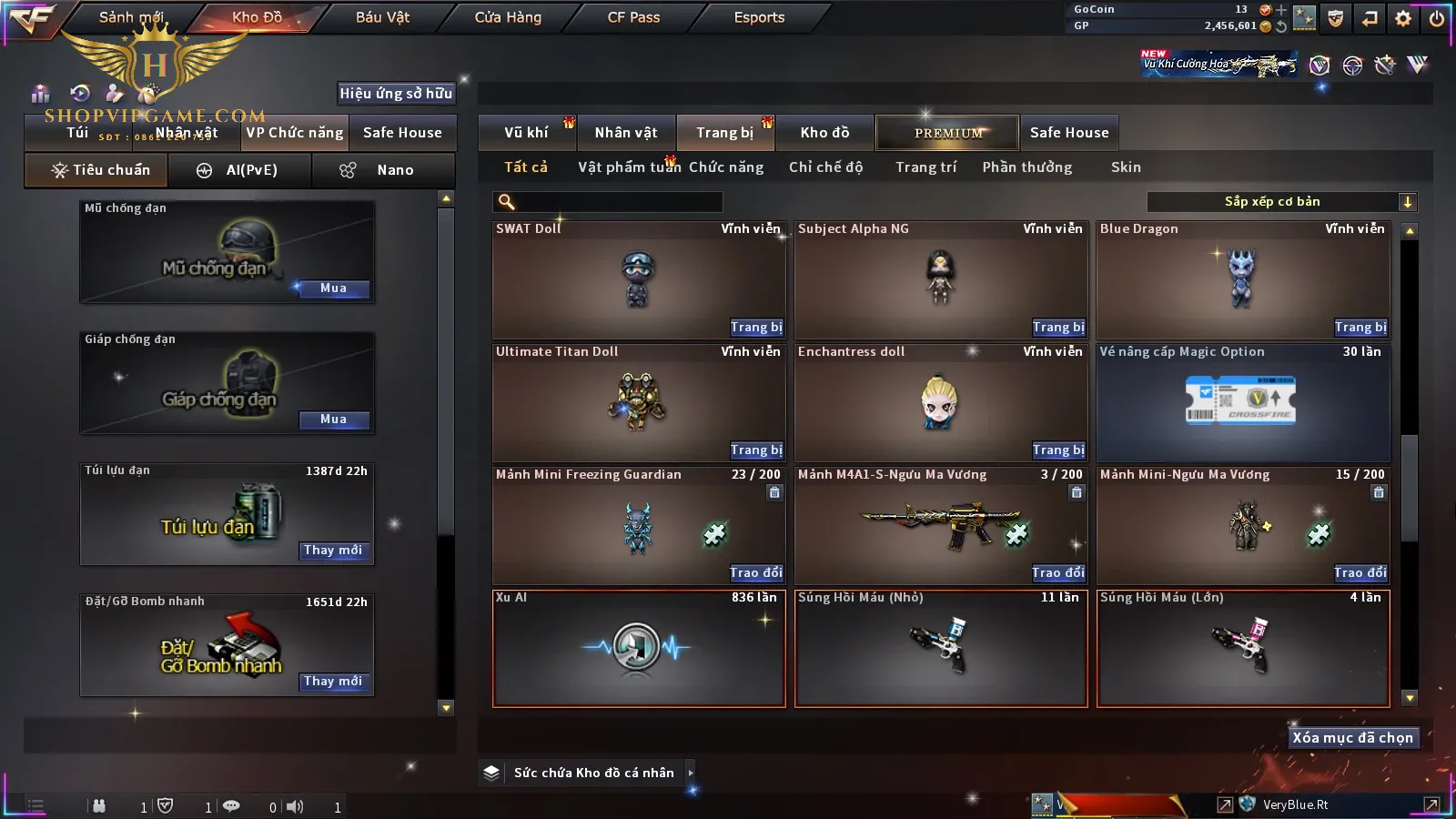
Task: Exchange Mảnh M4A1-S-Ngưu Ma Vương fragments
Action: click(x=1057, y=573)
